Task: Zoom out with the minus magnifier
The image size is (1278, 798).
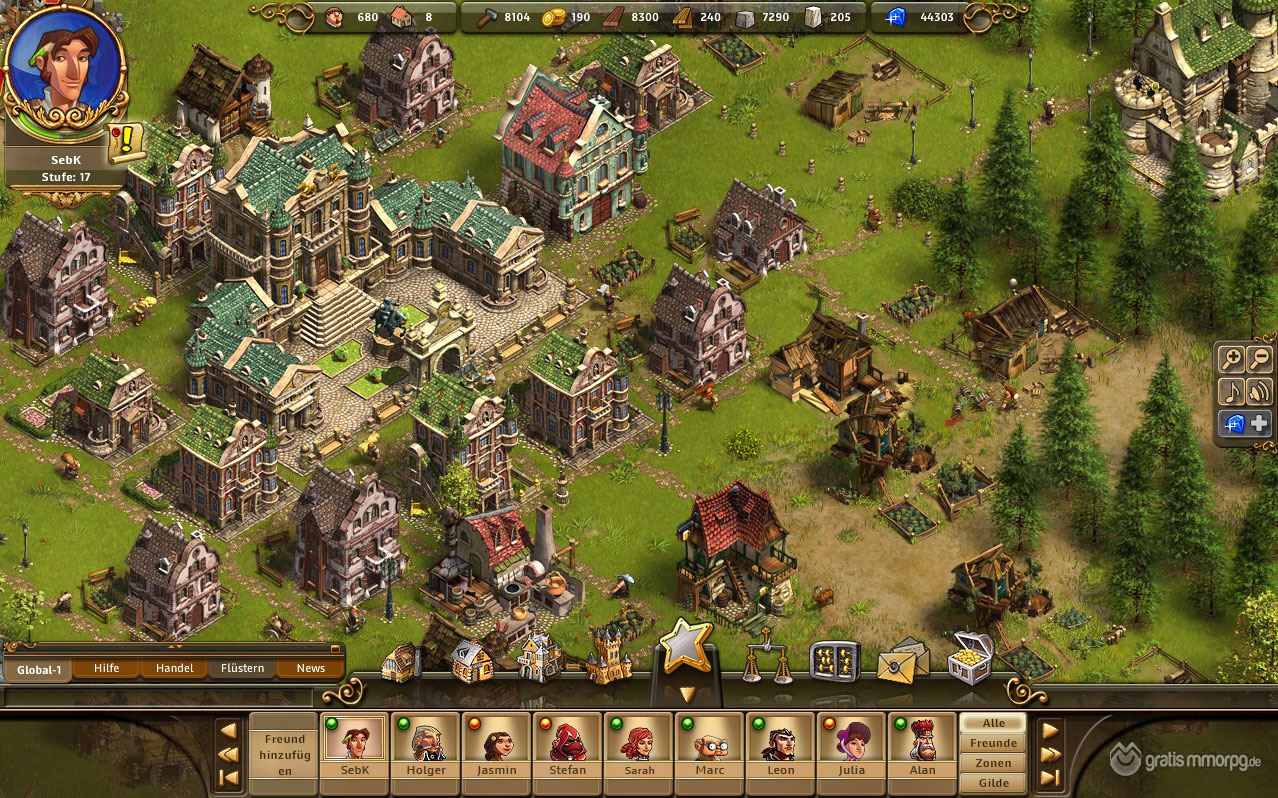Action: [1259, 360]
